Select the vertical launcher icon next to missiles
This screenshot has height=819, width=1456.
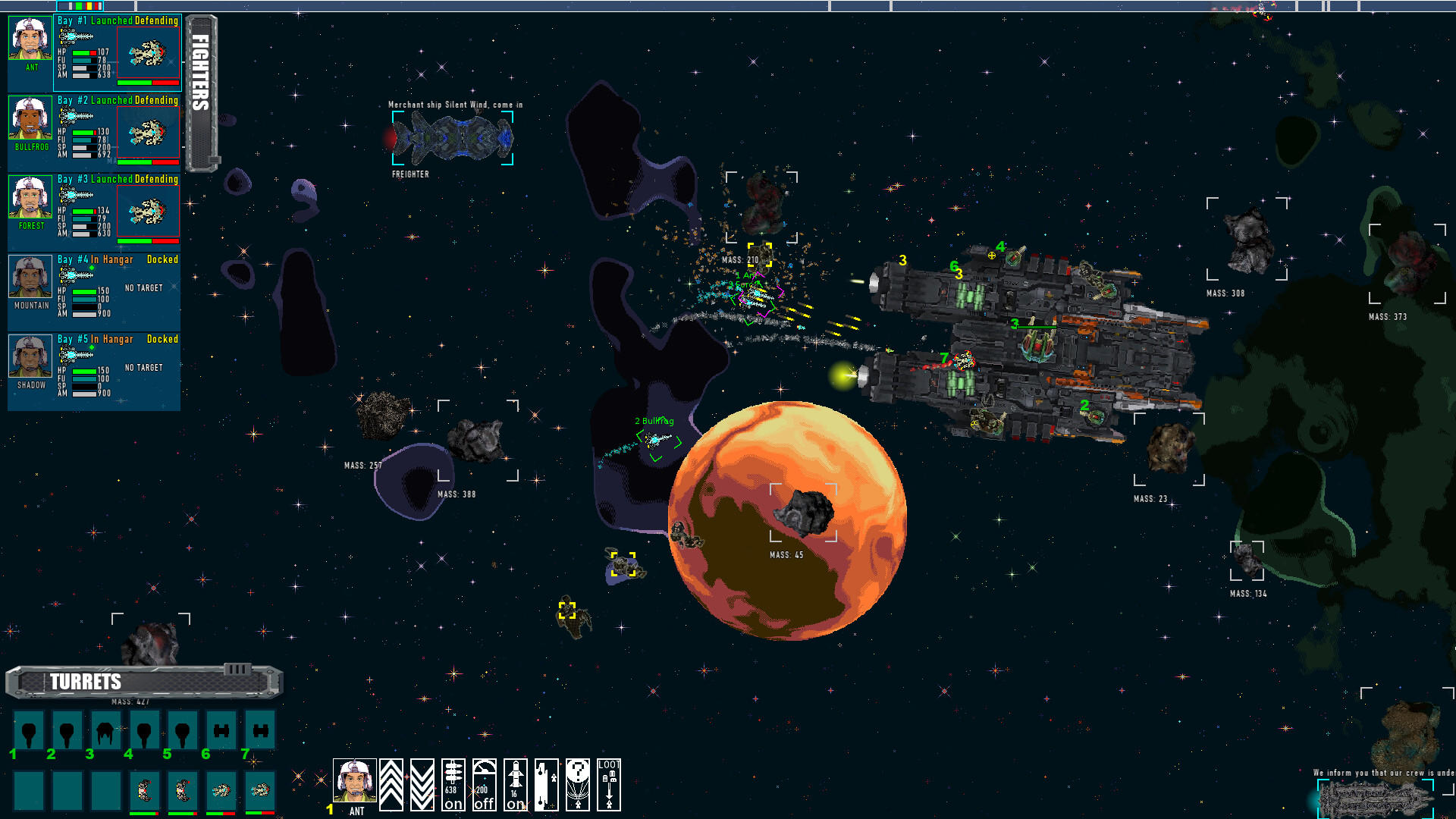coord(547,784)
